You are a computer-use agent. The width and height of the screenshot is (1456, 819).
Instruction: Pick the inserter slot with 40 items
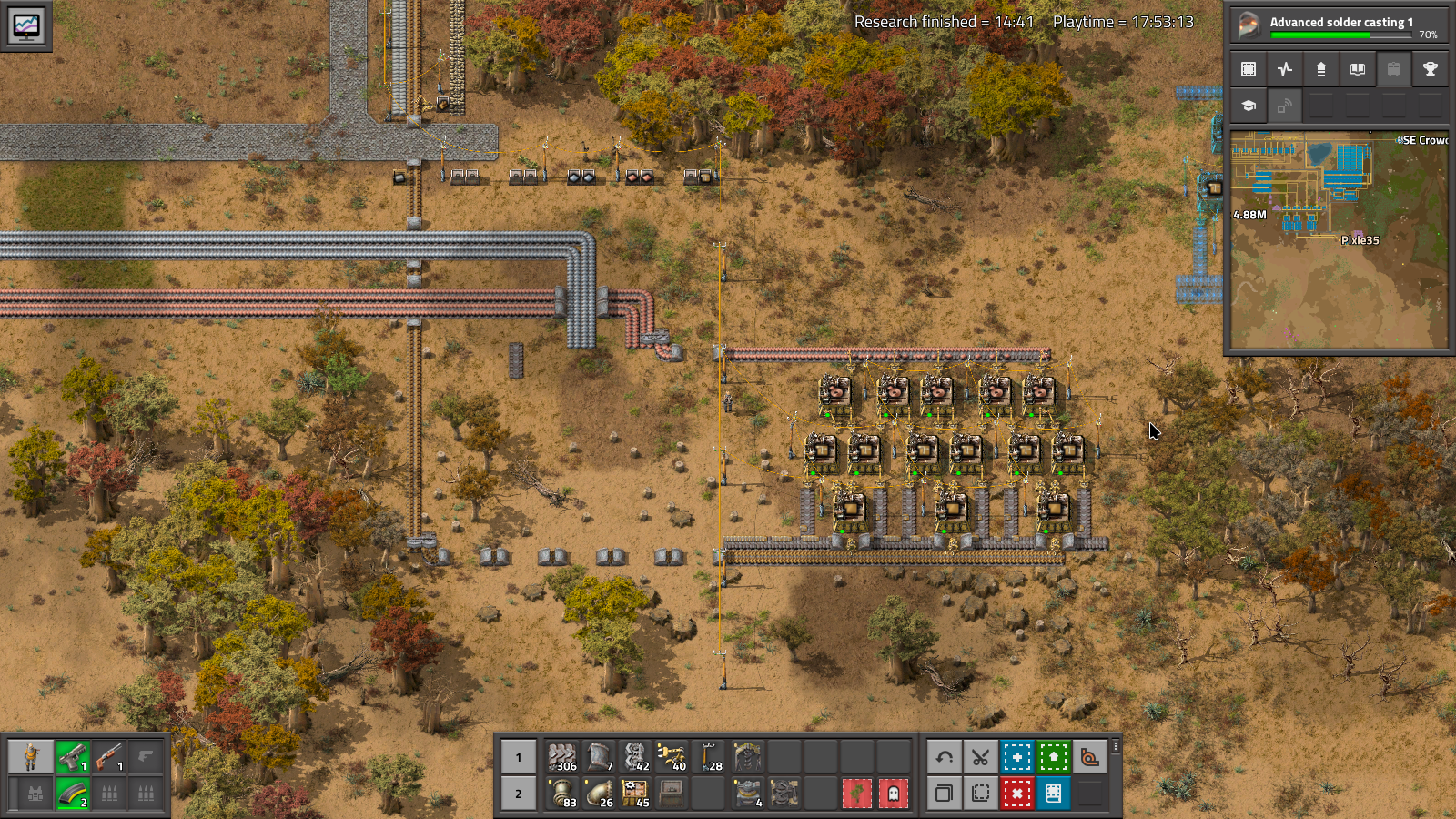point(672,757)
